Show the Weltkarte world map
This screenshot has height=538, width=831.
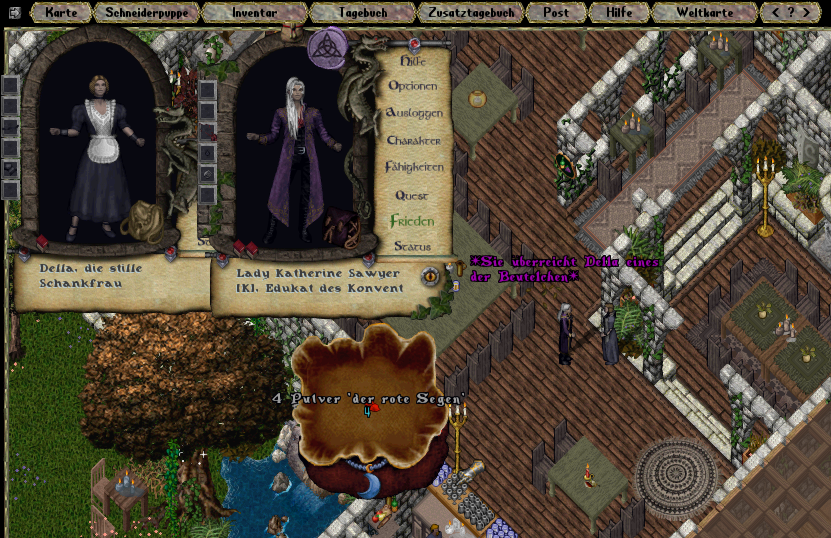tap(704, 13)
